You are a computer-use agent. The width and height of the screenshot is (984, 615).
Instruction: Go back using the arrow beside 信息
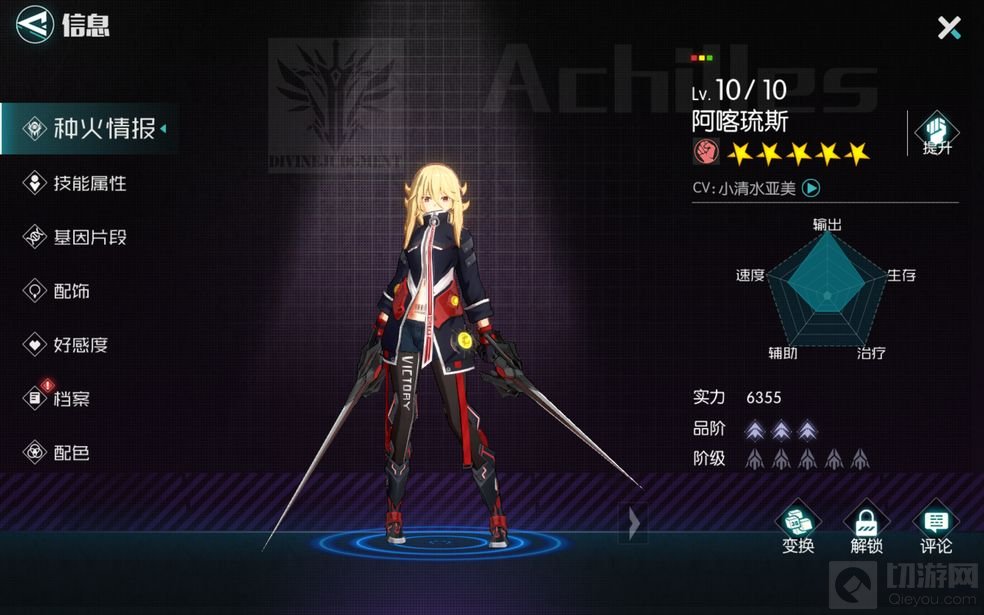coord(35,24)
